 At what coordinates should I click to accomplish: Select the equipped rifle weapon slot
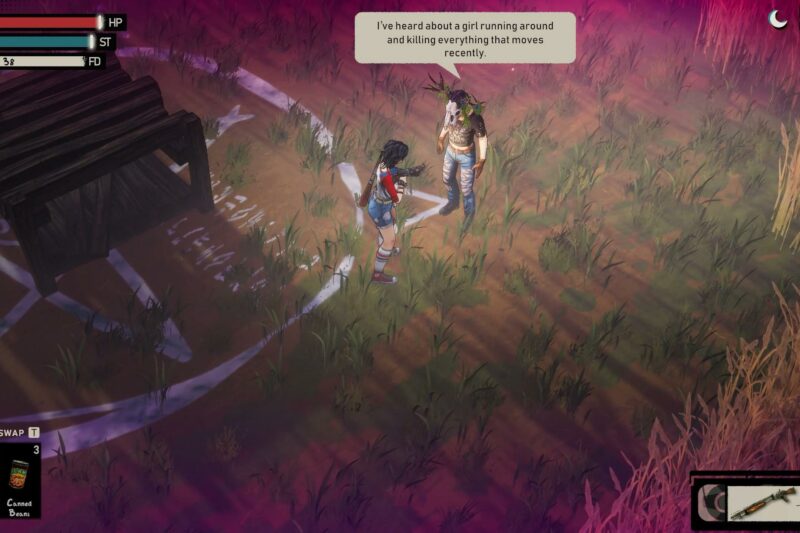point(763,502)
